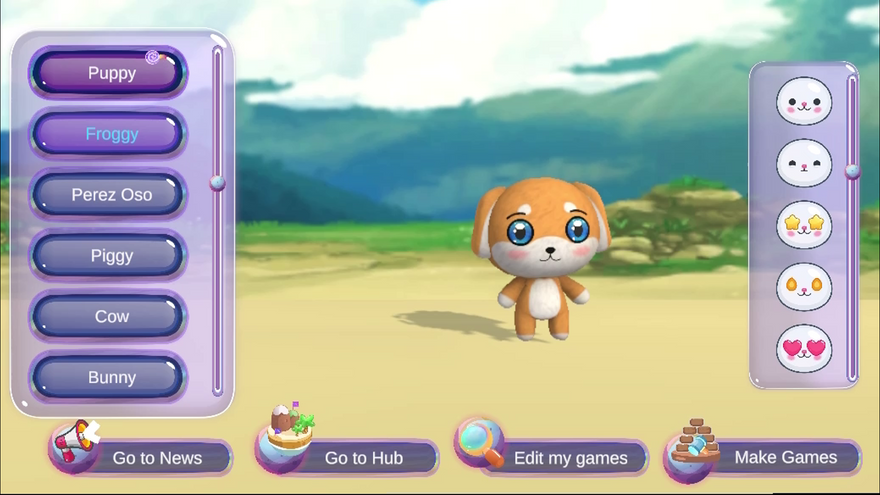Pick Perez Oso from the list
This screenshot has height=495, width=880.
click(109, 195)
